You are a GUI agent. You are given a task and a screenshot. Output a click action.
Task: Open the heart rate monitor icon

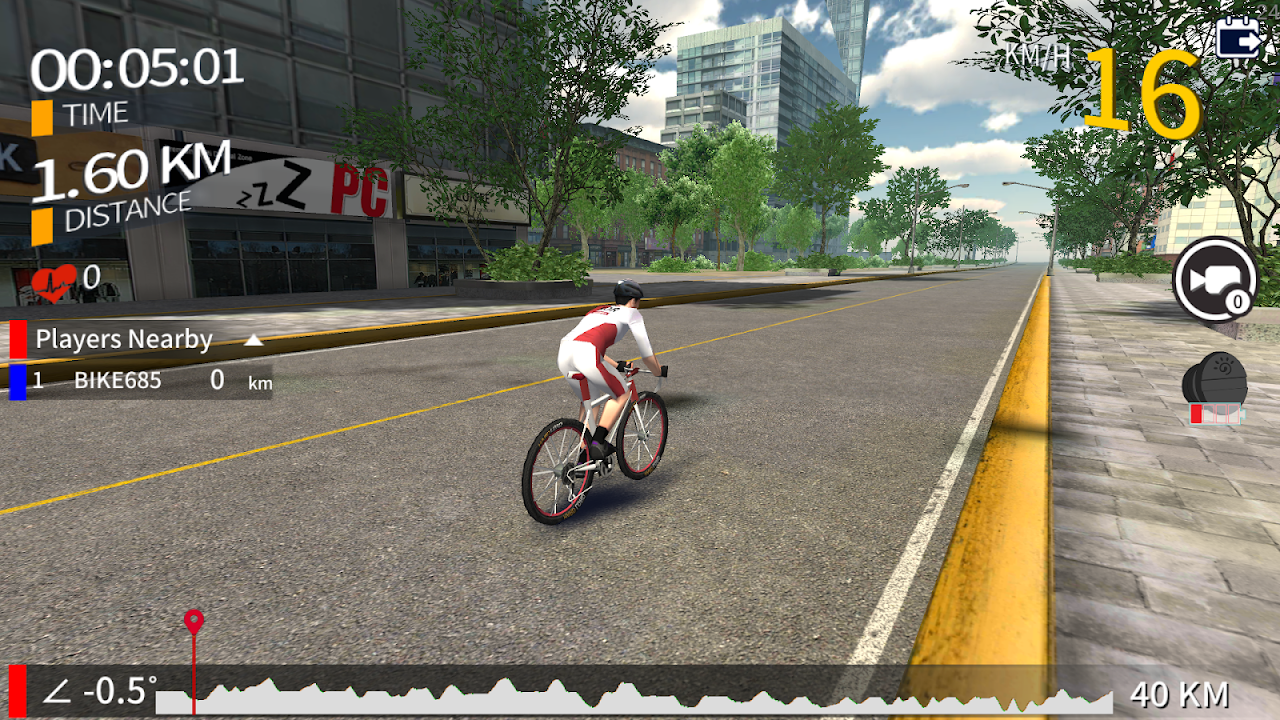[x=53, y=281]
